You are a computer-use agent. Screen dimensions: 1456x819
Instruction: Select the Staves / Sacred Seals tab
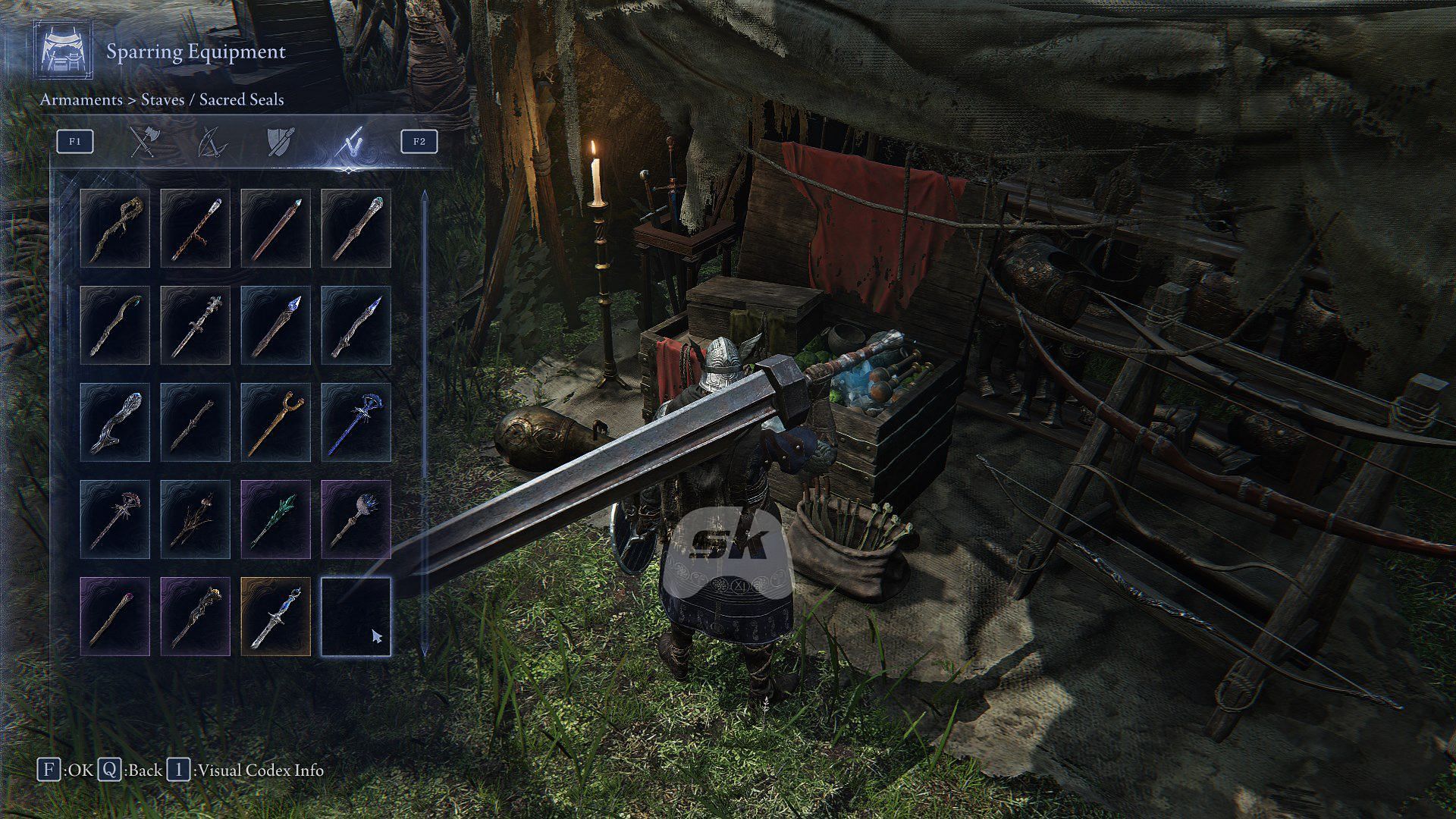pyautogui.click(x=351, y=142)
